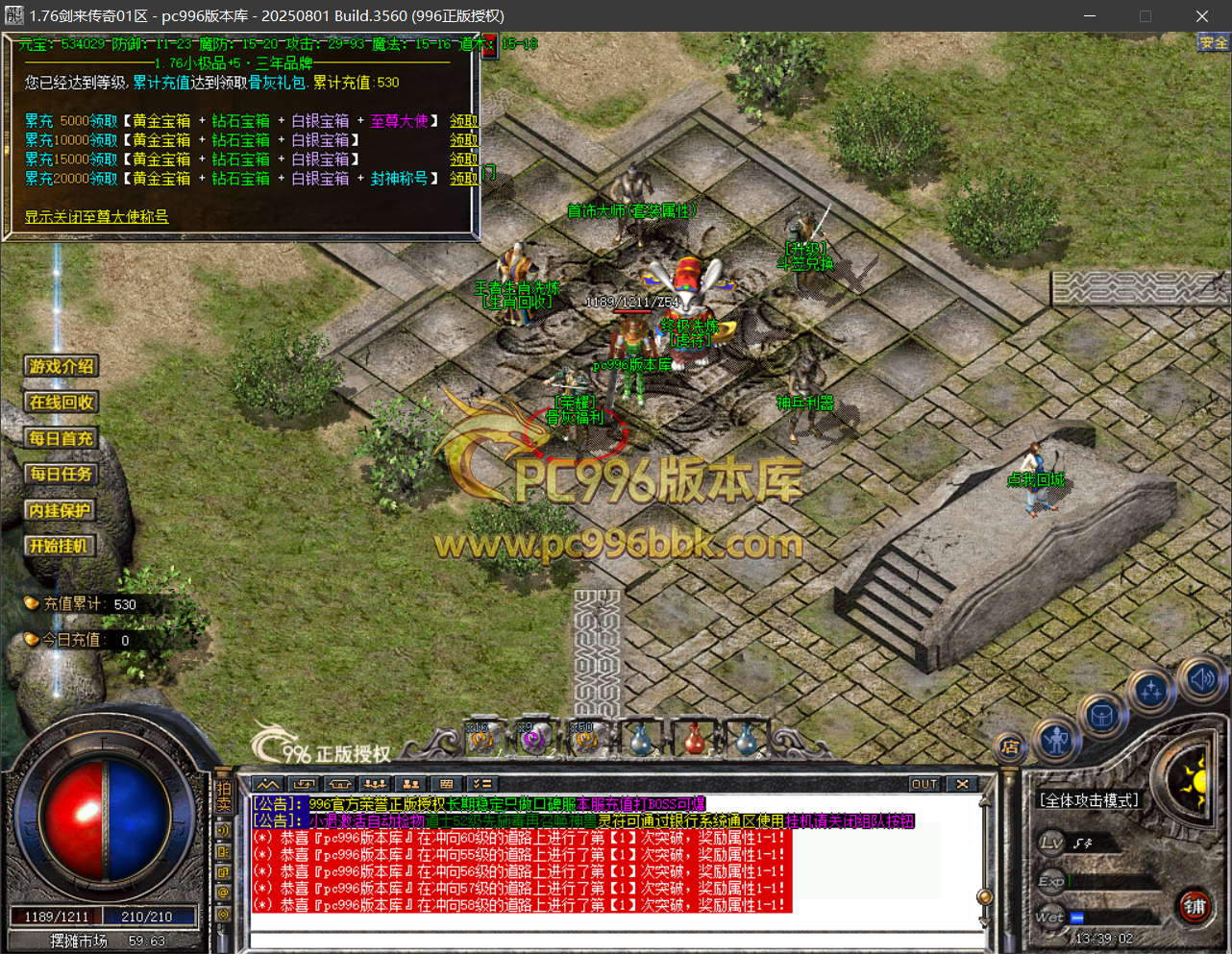Open the character equipment knight icon
The height and width of the screenshot is (954, 1232).
pyautogui.click(x=1057, y=741)
